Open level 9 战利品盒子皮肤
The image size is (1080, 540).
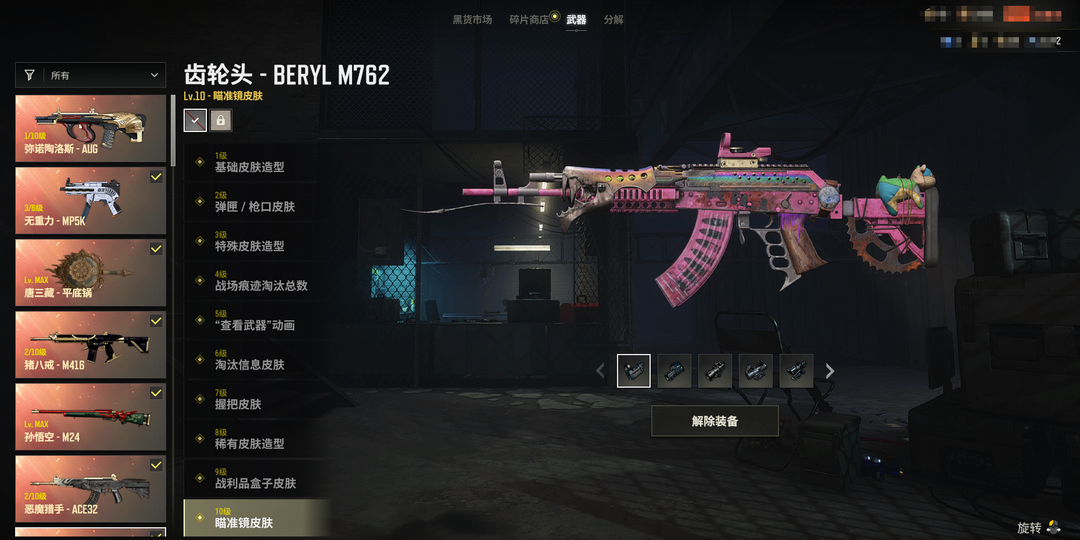coord(257,479)
